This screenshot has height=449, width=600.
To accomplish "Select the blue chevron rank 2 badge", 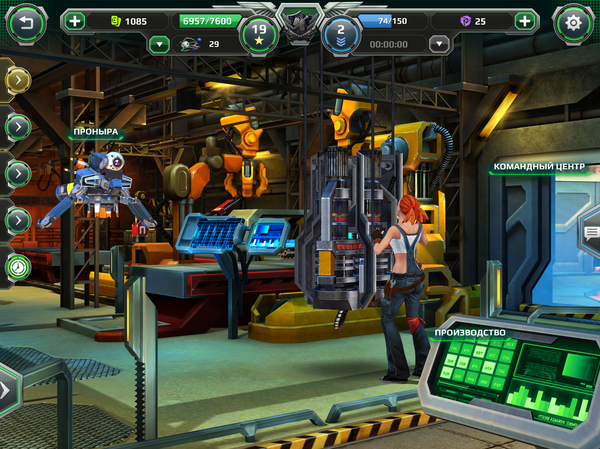I will point(341,34).
